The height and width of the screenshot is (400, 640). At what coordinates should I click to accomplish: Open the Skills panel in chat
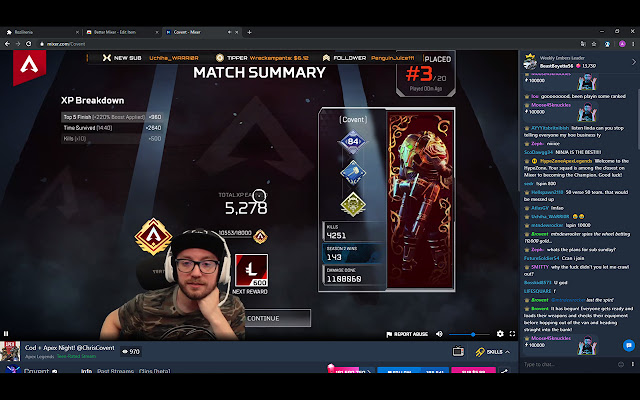point(490,352)
